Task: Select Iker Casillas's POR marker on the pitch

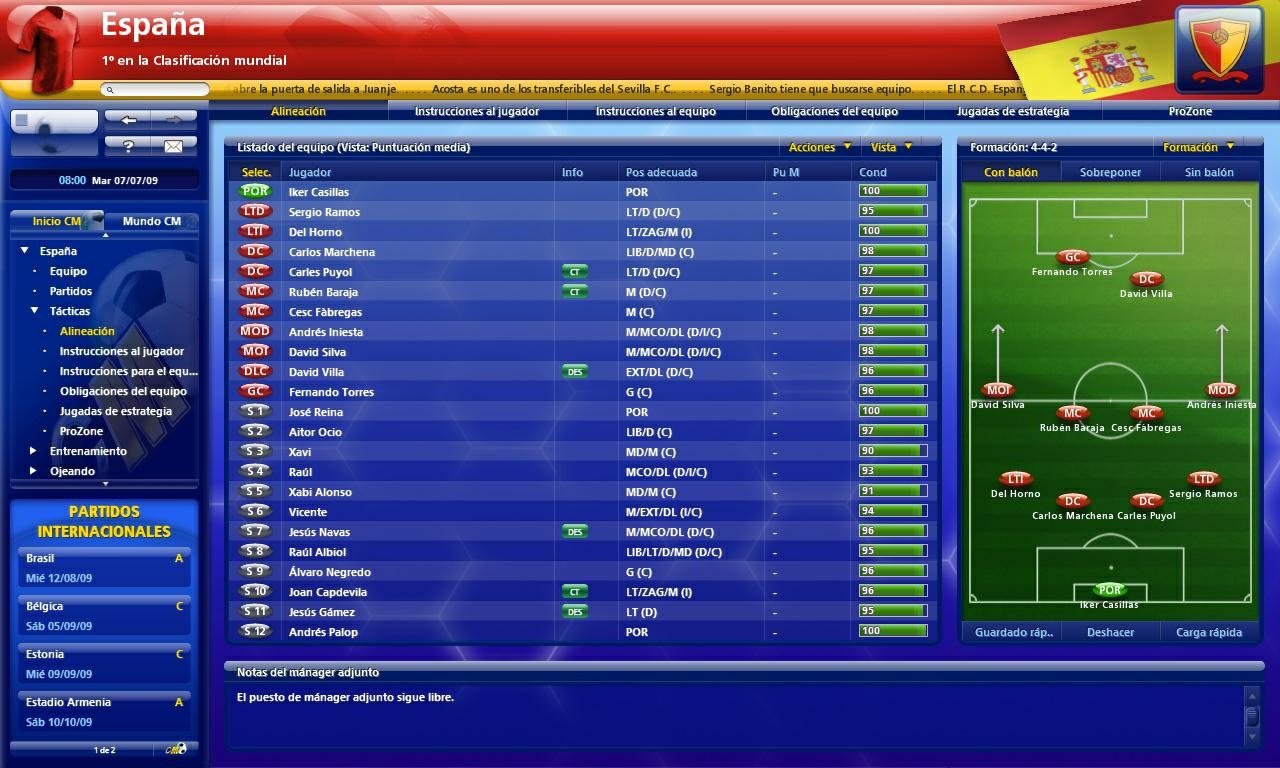Action: 1110,590
